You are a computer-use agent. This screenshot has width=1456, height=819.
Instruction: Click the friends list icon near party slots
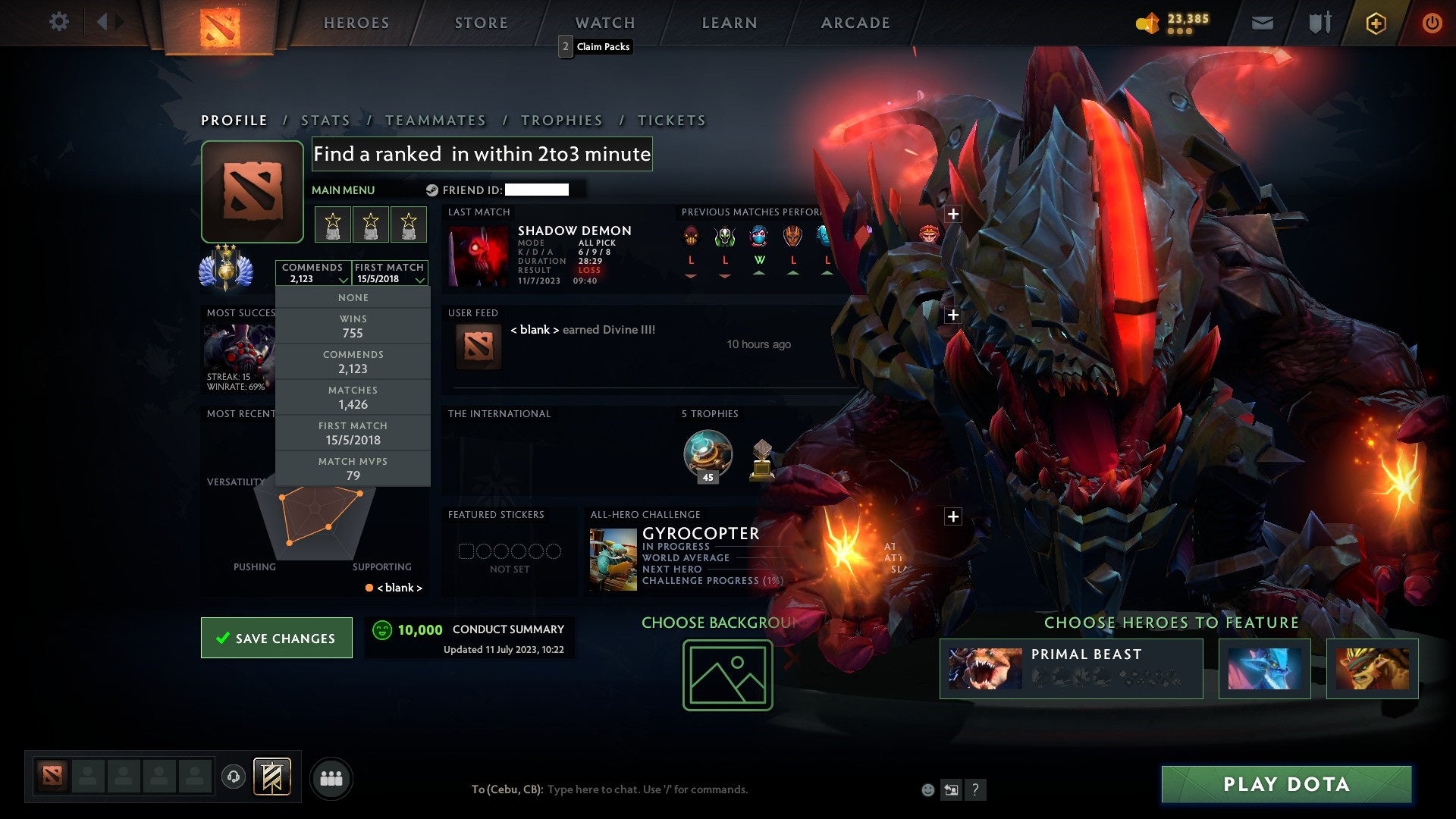(331, 777)
